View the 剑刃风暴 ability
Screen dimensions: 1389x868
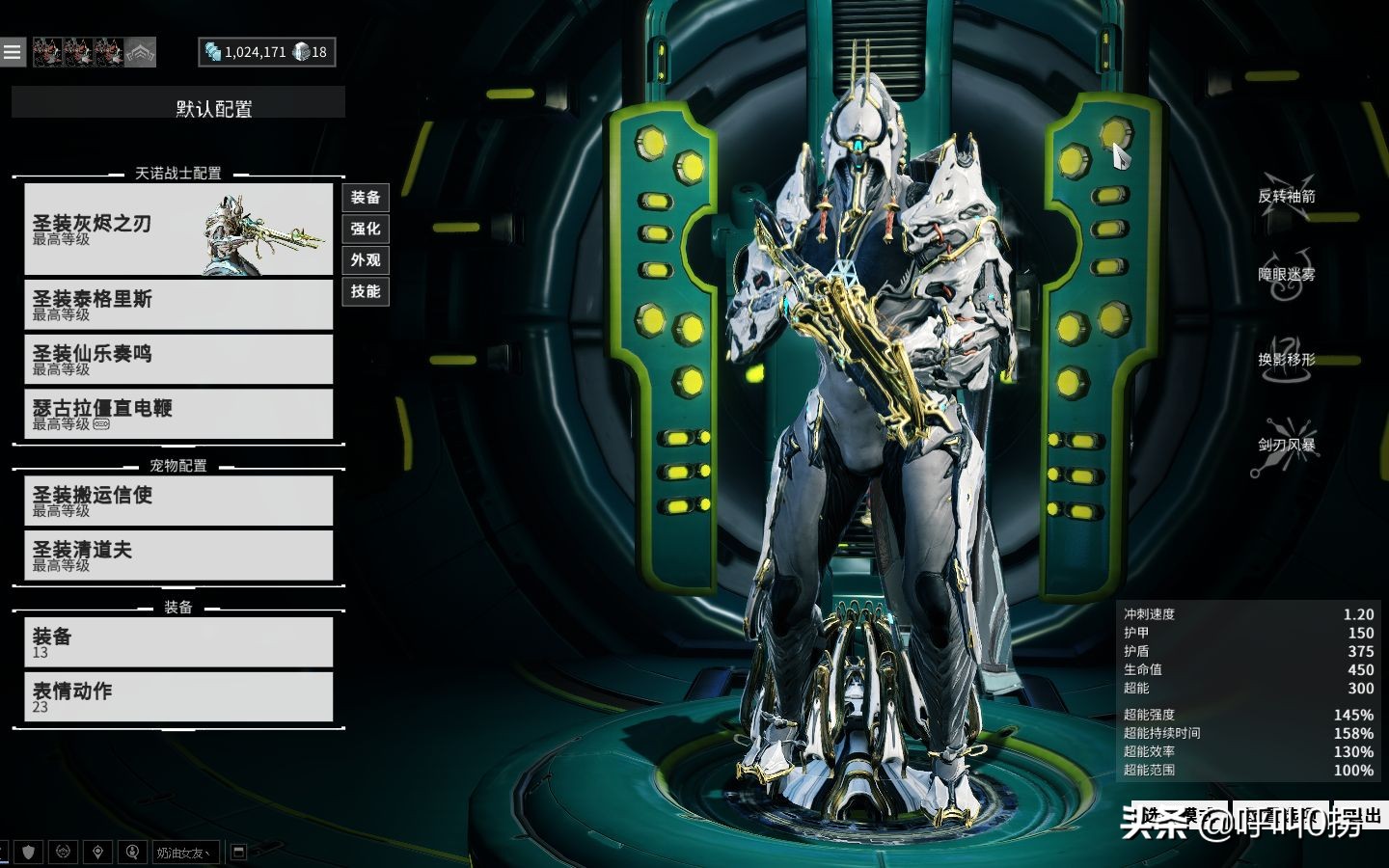pyautogui.click(x=1286, y=446)
